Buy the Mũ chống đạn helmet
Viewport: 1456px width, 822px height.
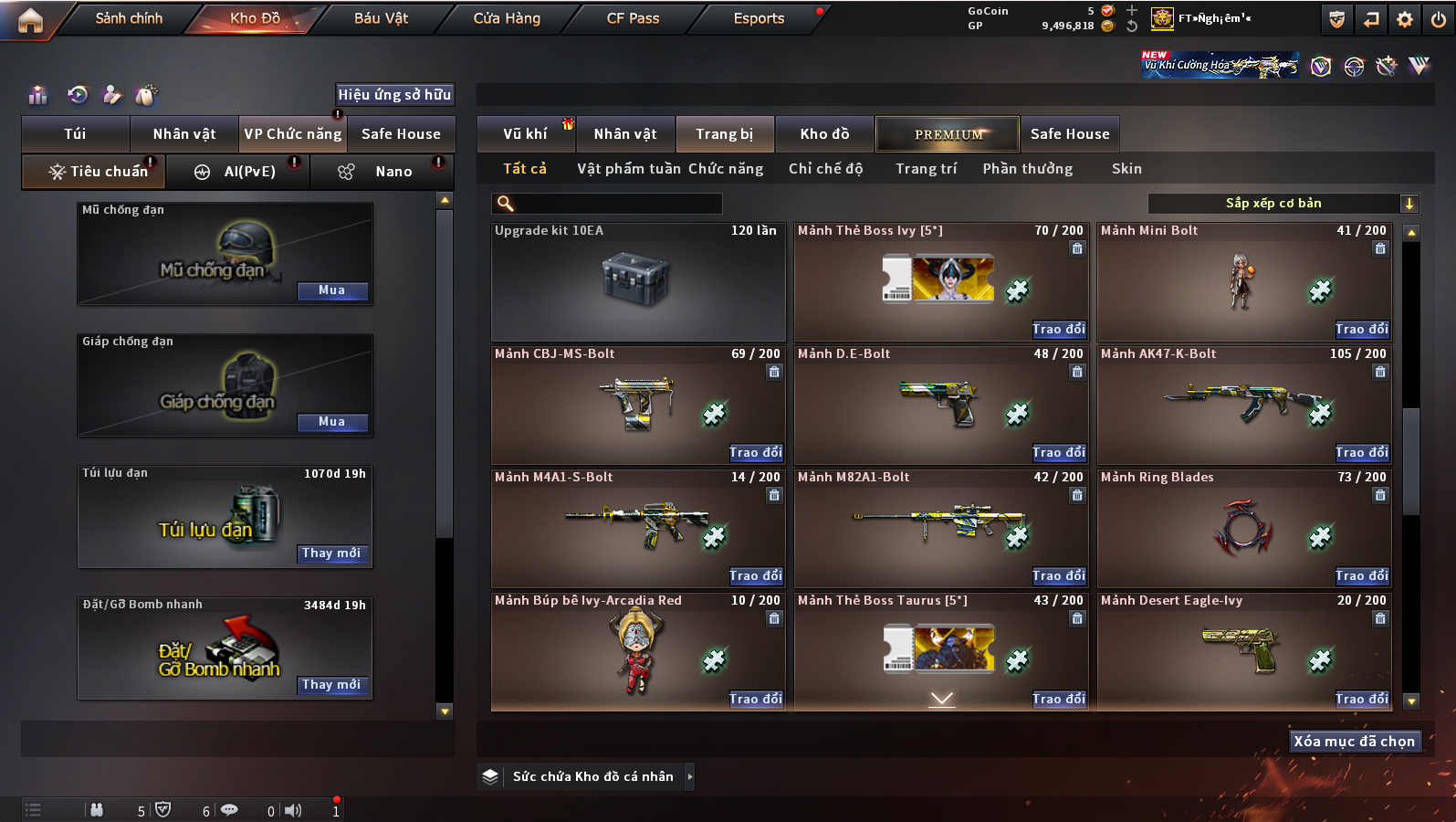[332, 290]
